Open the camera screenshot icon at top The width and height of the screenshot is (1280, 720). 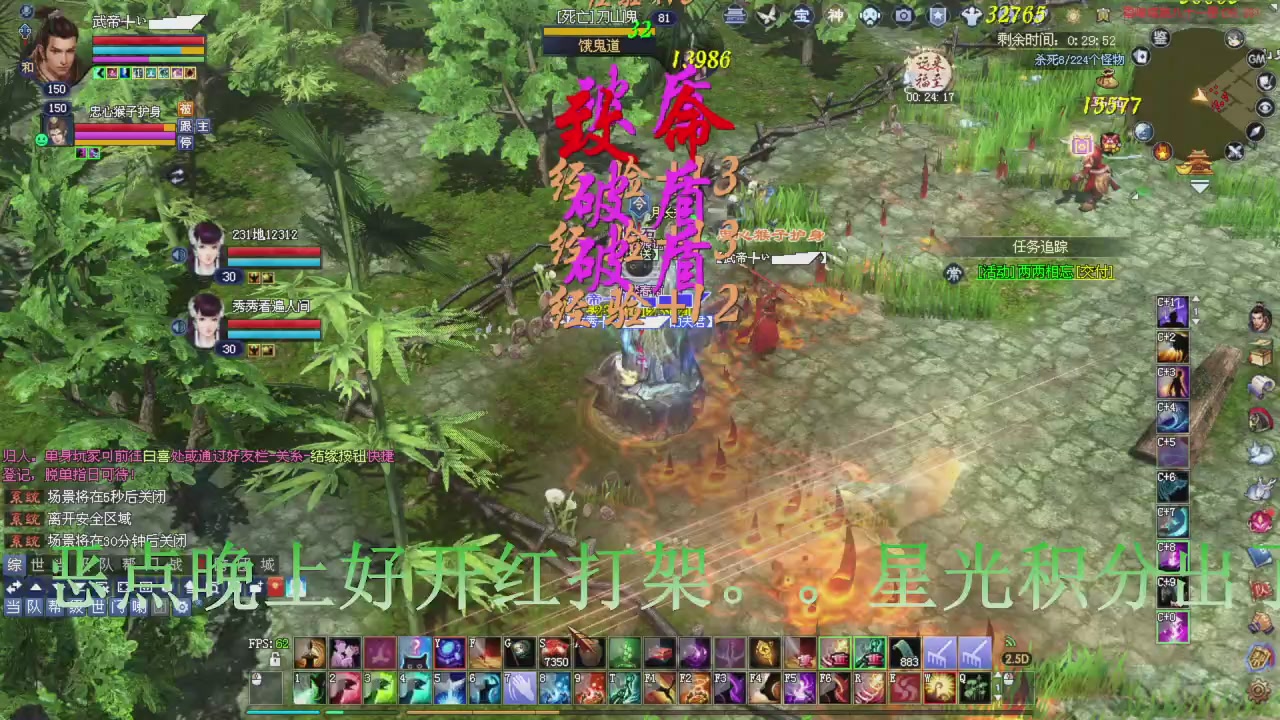click(903, 15)
